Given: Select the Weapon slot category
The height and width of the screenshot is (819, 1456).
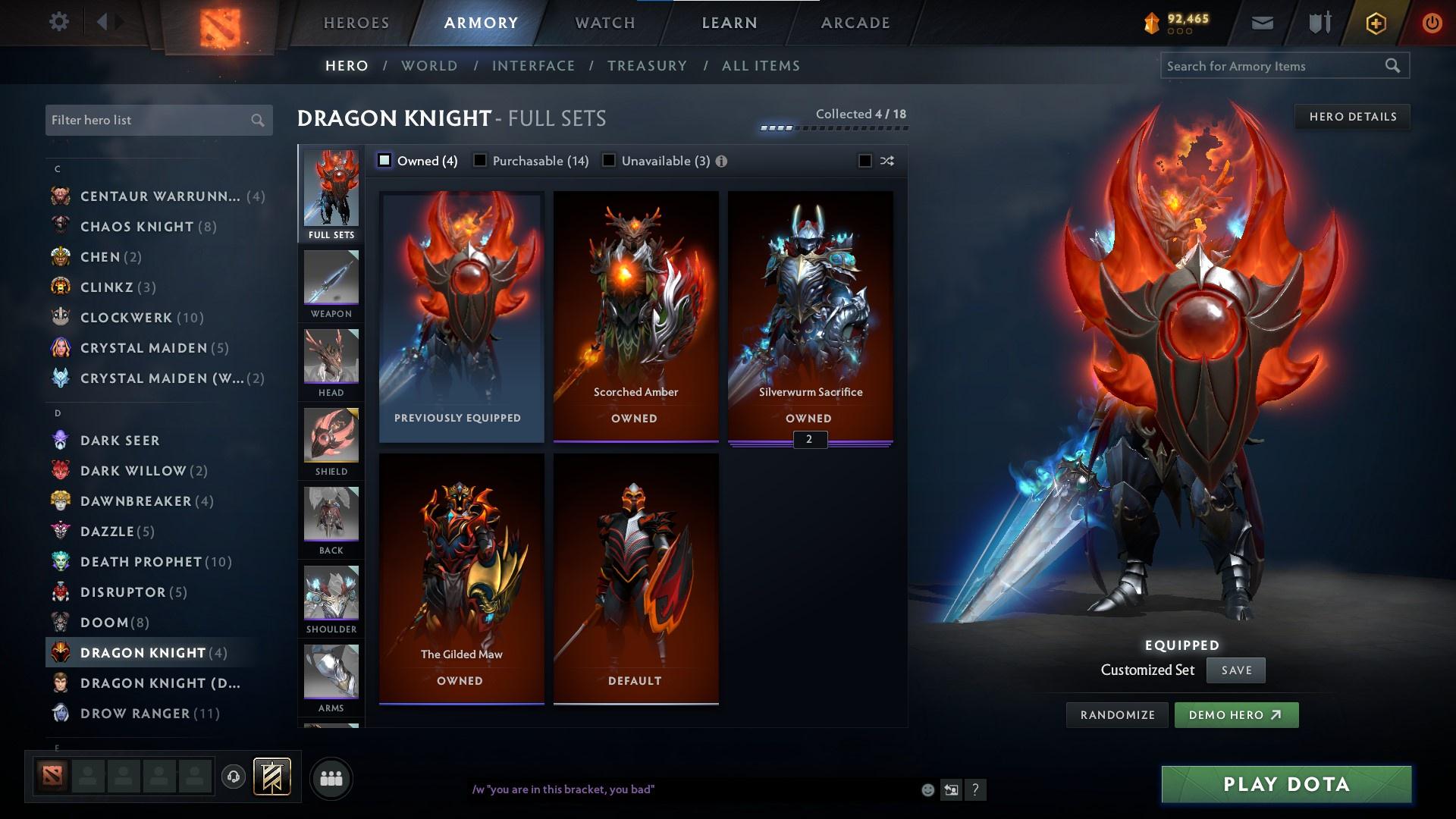Looking at the screenshot, I should [x=331, y=284].
